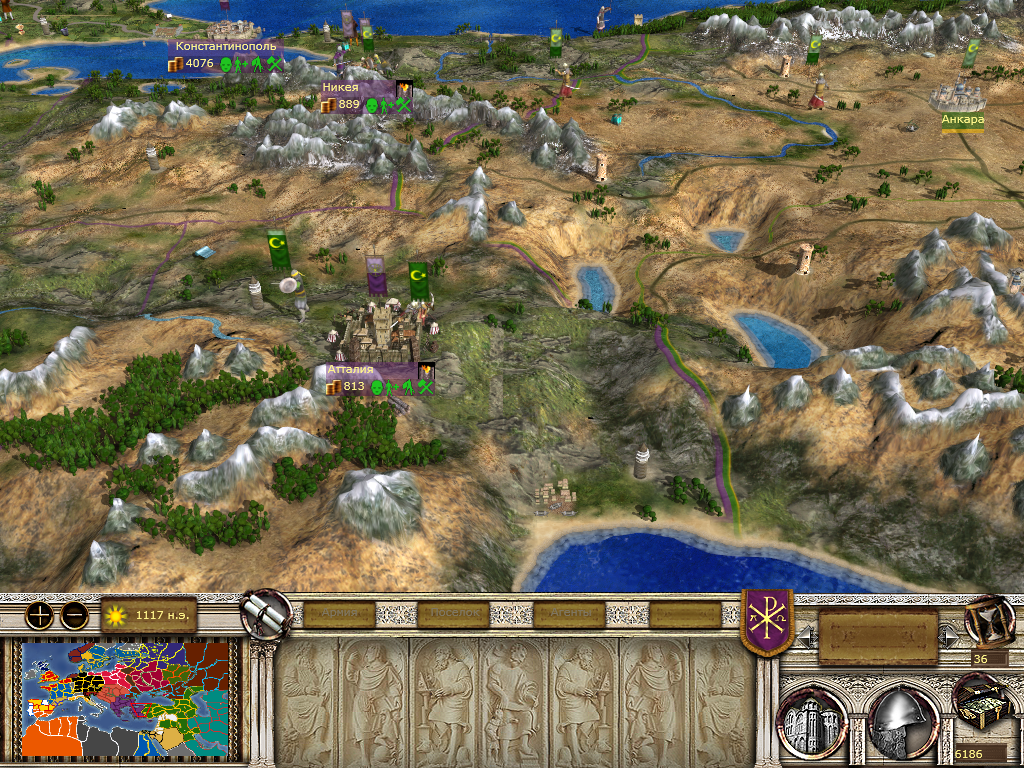Select the Анкара settlement label

coord(962,120)
